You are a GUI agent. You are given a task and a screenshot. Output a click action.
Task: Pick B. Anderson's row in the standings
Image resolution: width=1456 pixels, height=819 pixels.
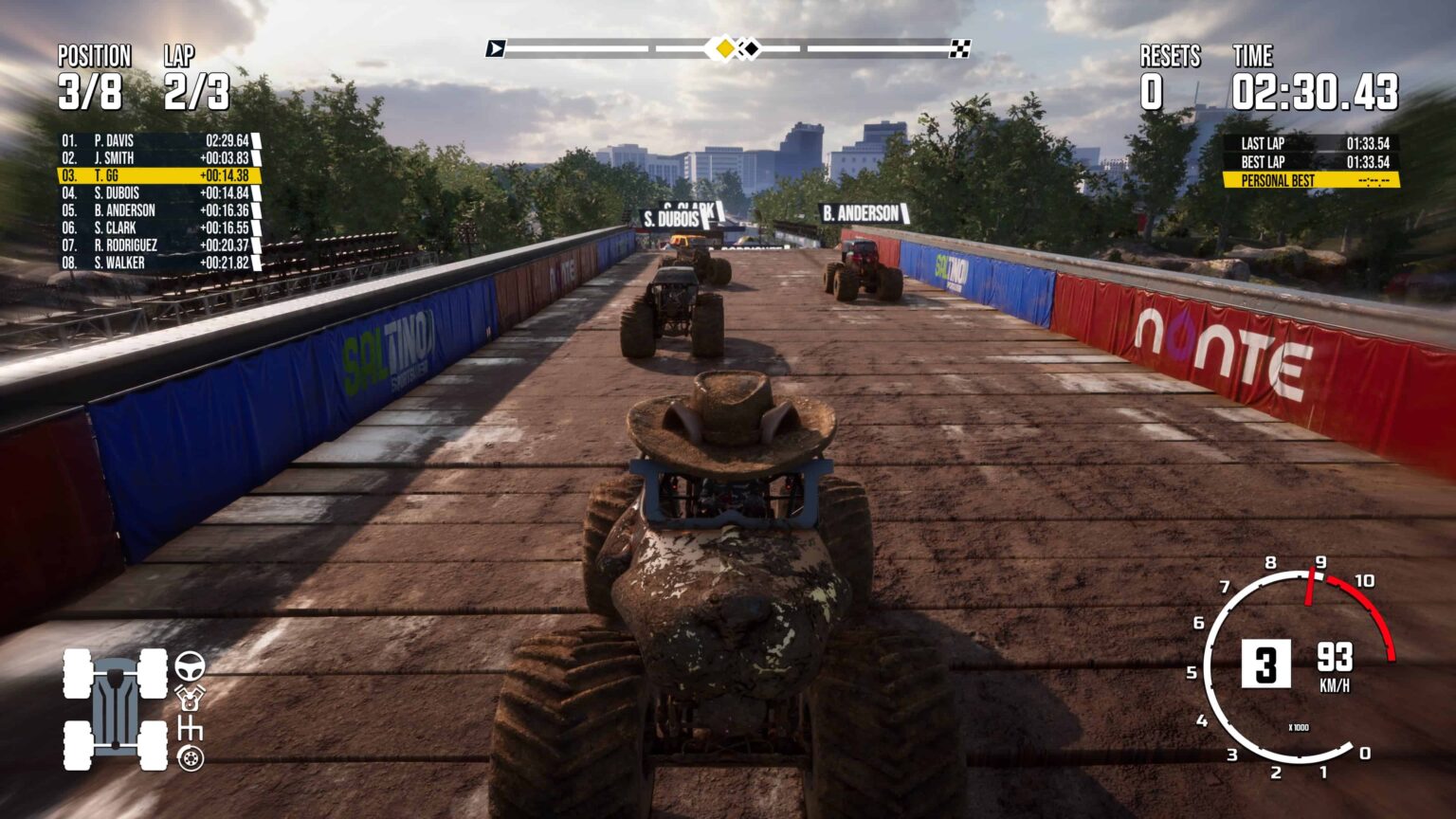pos(158,210)
